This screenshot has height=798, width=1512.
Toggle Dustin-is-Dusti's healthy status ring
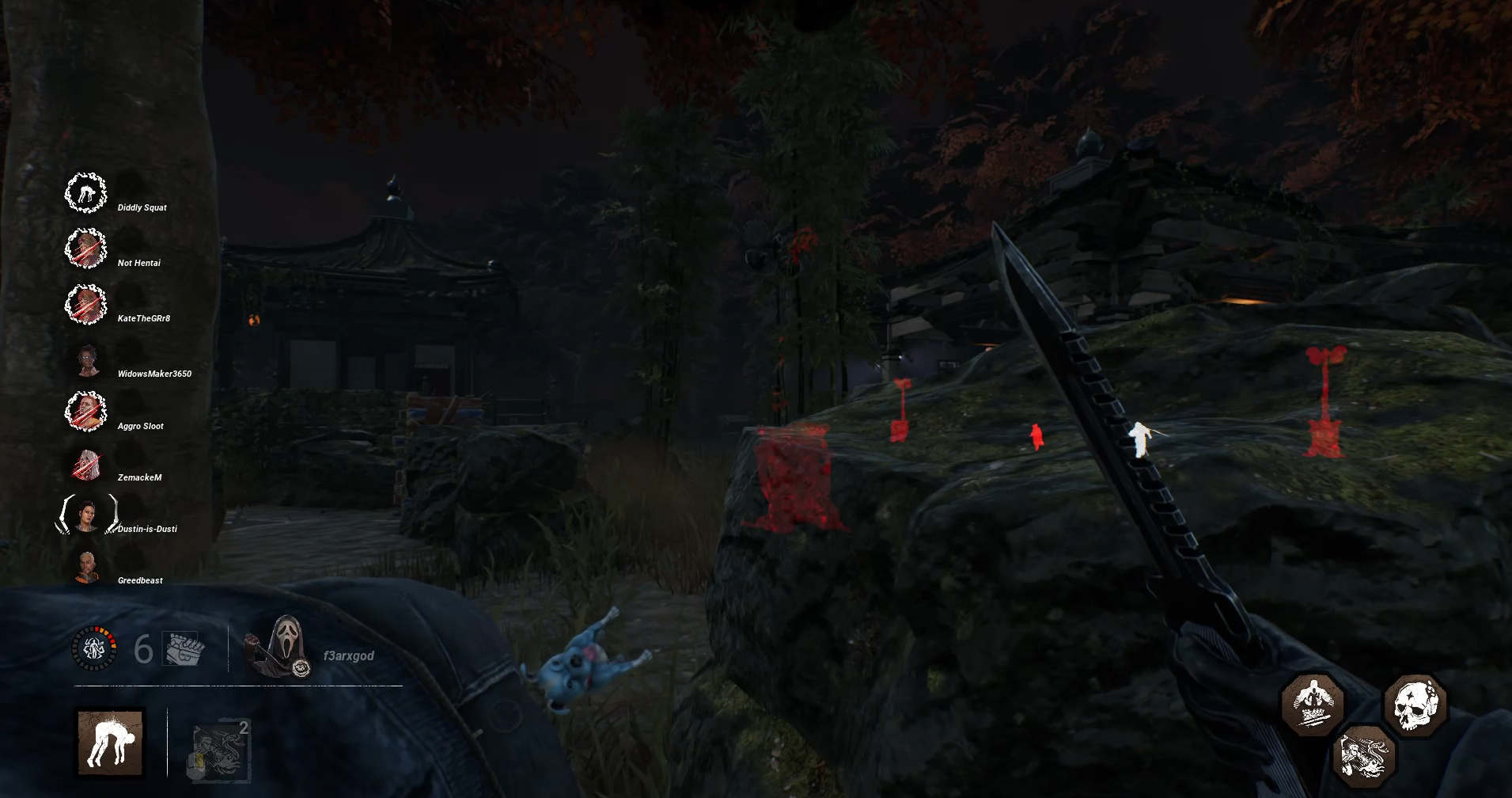[87, 513]
